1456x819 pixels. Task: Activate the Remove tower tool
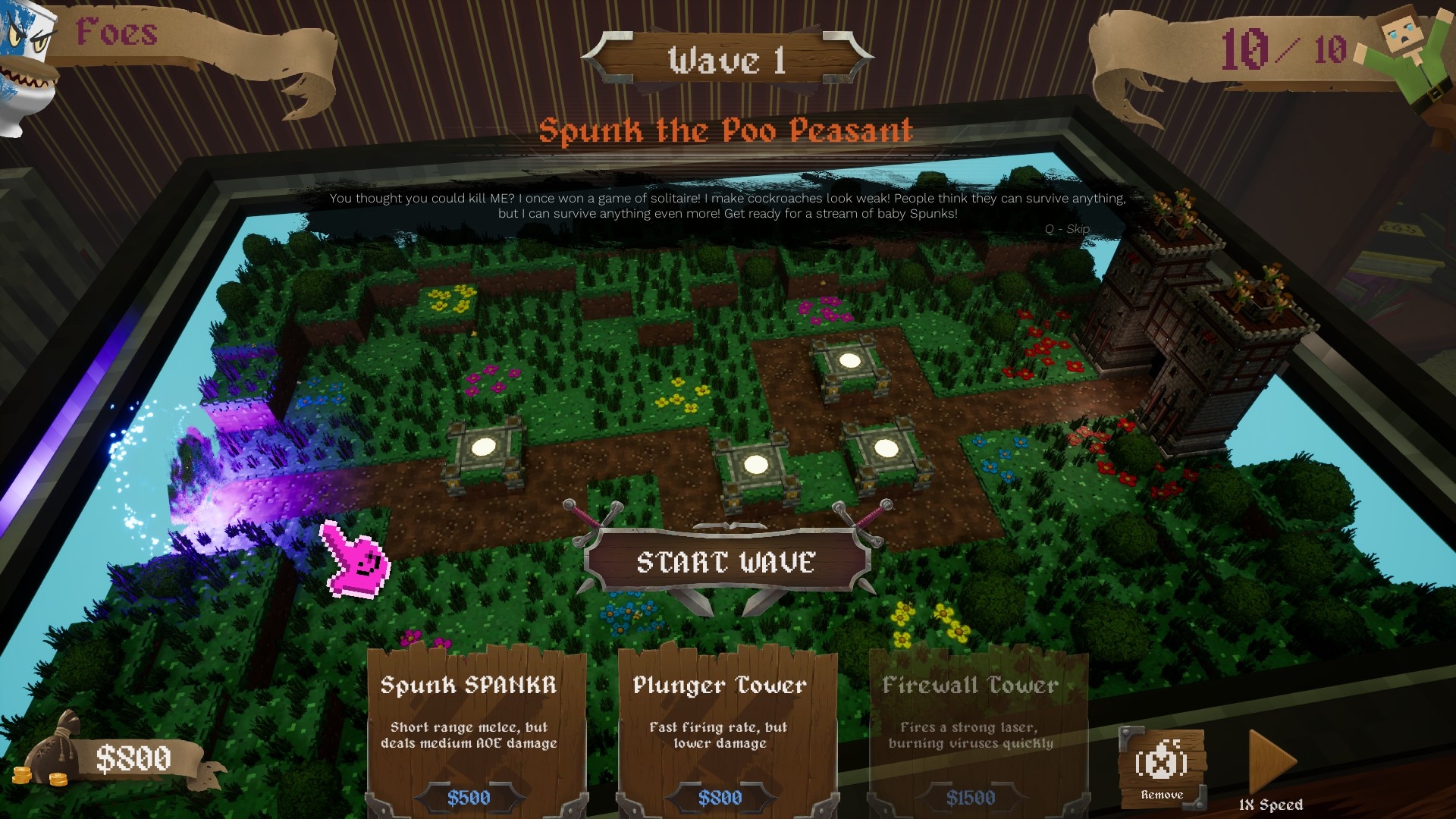[x=1162, y=767]
